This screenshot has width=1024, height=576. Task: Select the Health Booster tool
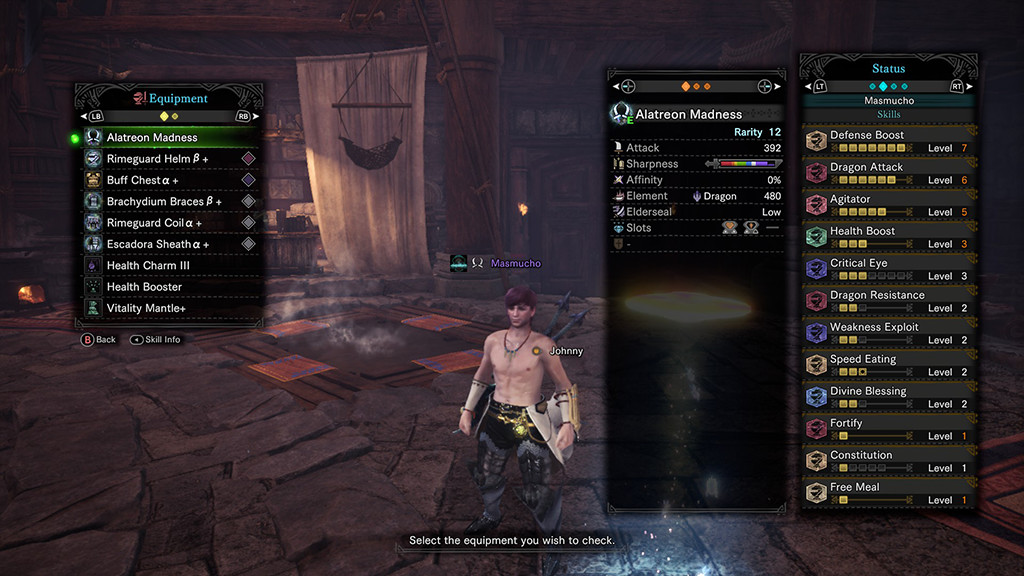(x=144, y=287)
